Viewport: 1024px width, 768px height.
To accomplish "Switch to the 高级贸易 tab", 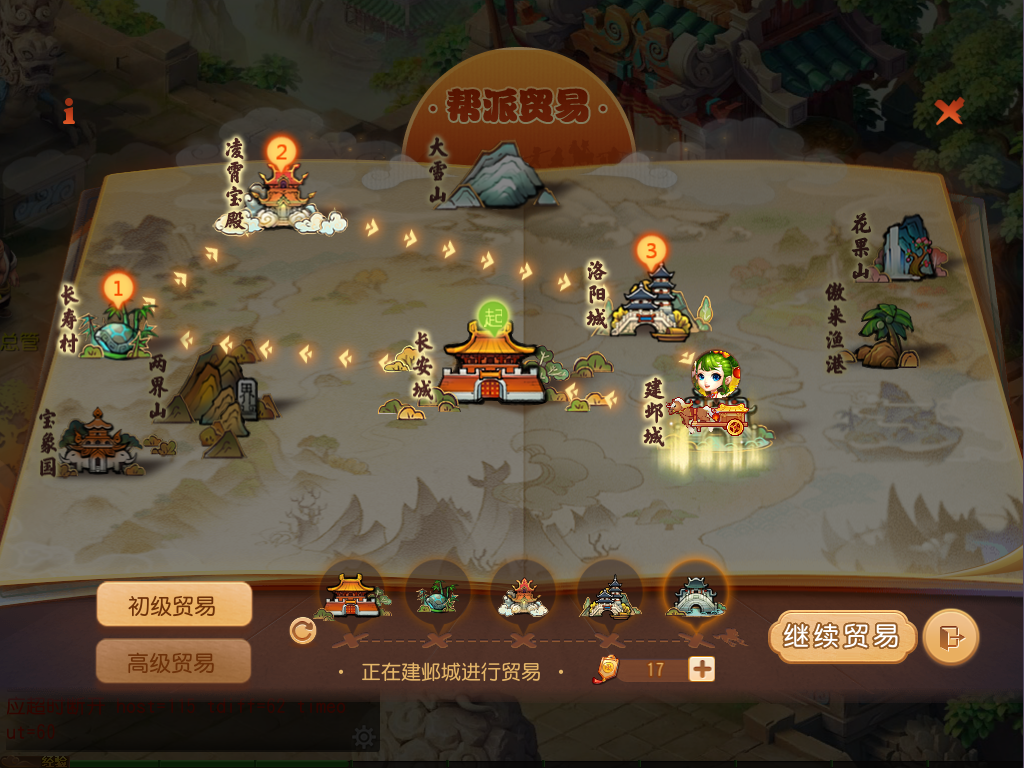I will [173, 661].
